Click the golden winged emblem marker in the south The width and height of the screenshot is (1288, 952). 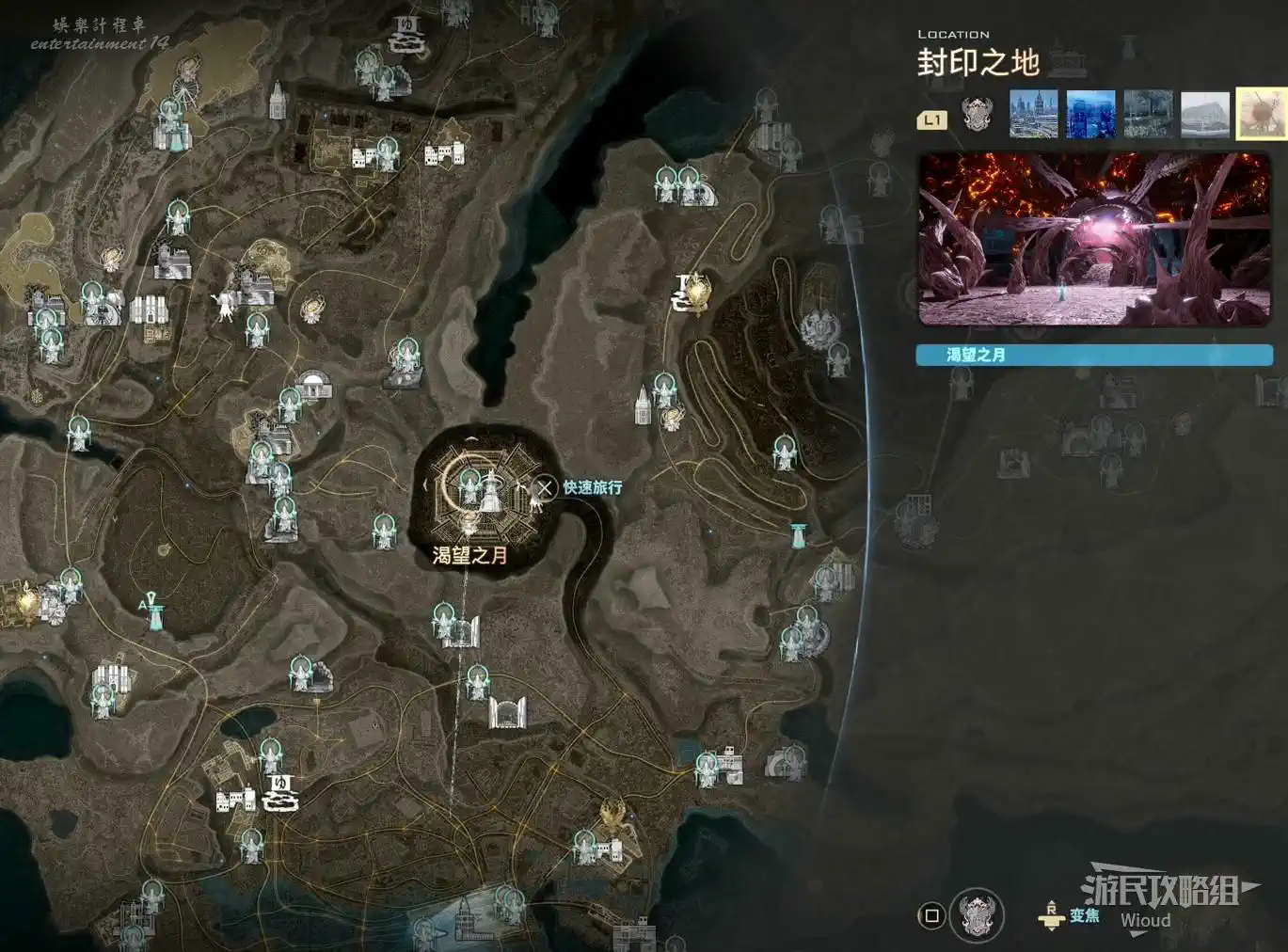click(614, 813)
